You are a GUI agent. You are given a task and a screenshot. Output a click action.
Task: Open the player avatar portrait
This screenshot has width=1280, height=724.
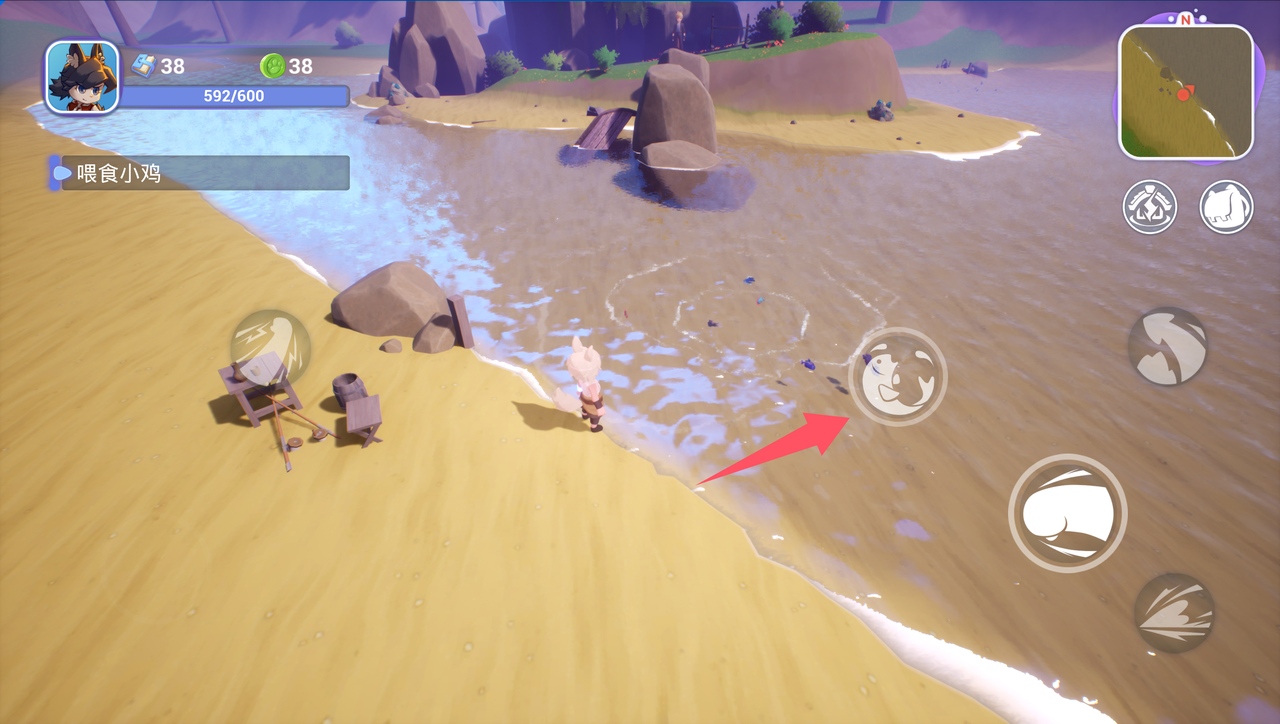(82, 77)
